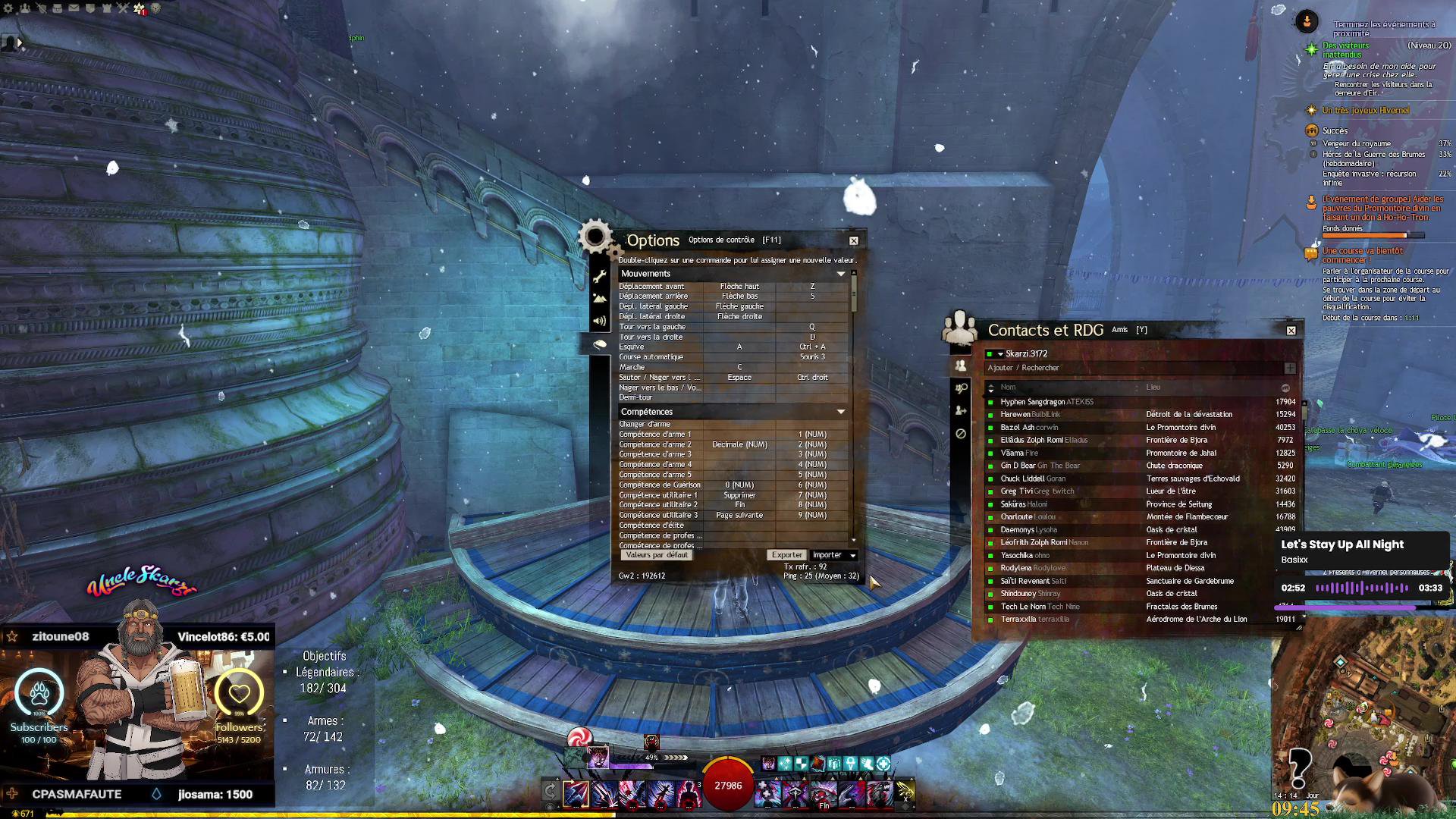Switch to the sound options speaker tab
This screenshot has width=1456, height=819.
click(600, 322)
